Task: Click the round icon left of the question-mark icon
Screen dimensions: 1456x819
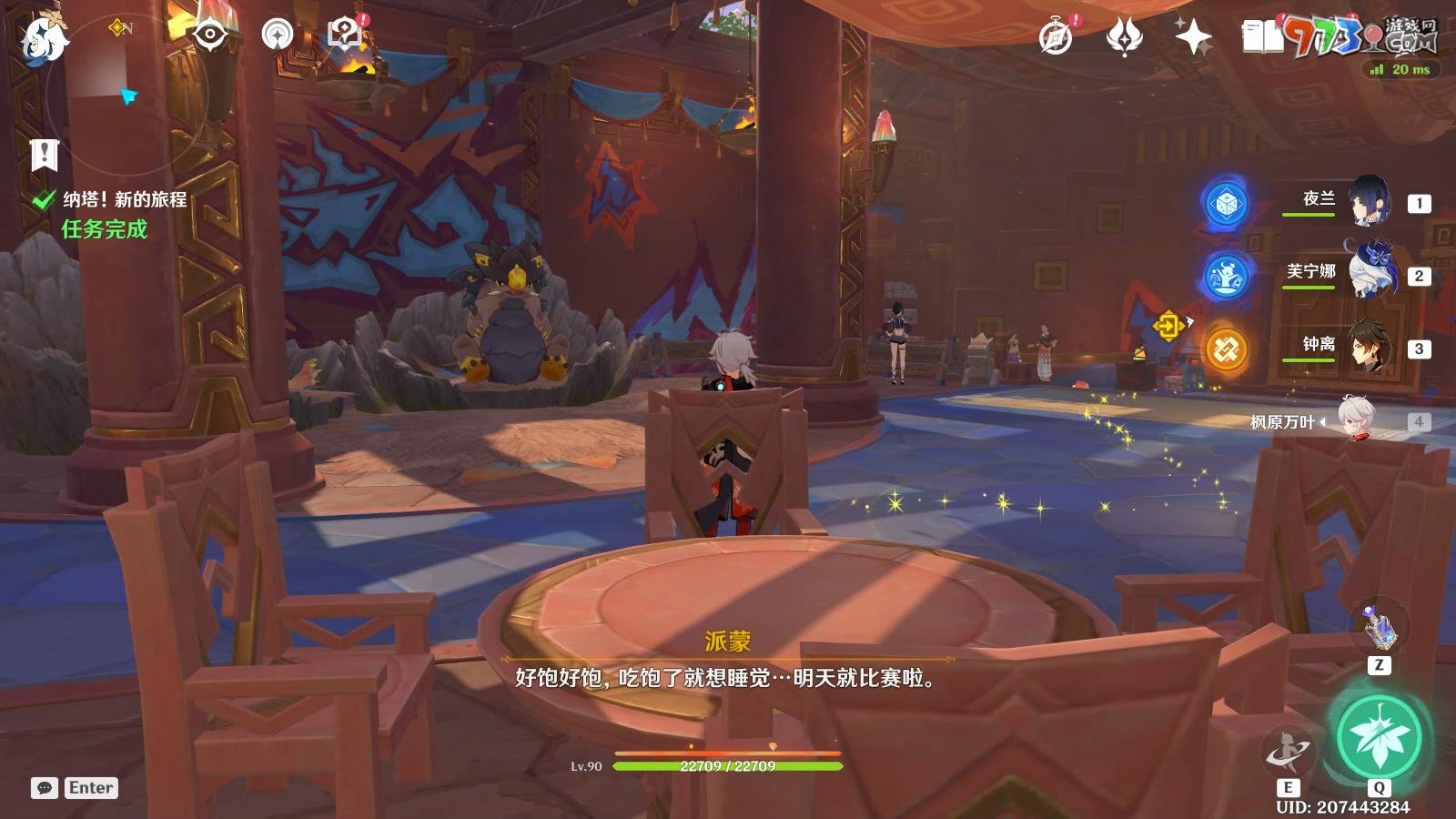Action: tap(277, 35)
